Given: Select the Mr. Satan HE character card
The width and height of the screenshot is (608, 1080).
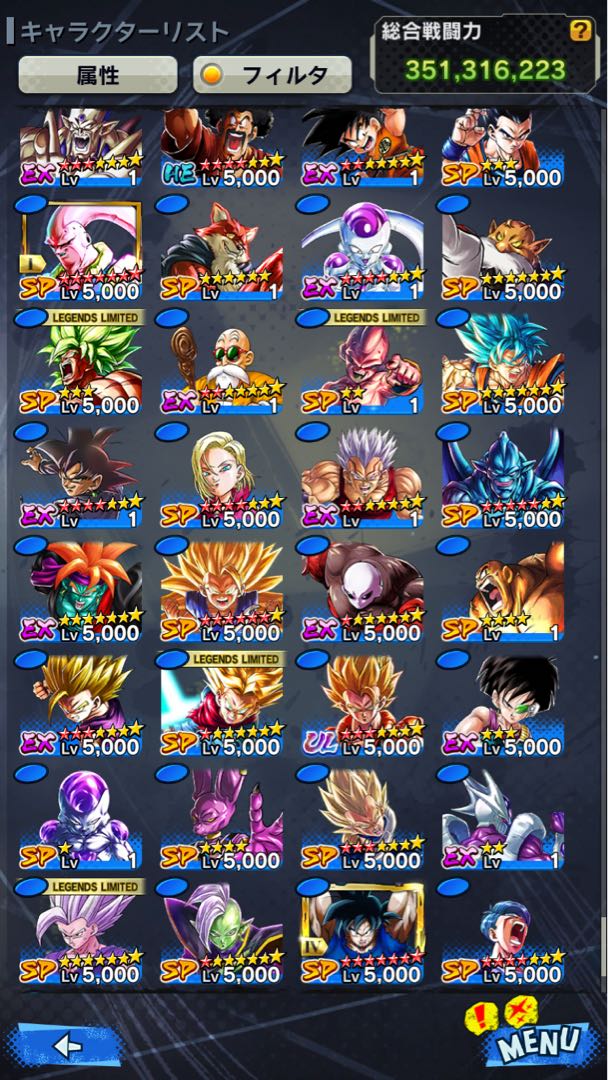Looking at the screenshot, I should click(x=222, y=145).
